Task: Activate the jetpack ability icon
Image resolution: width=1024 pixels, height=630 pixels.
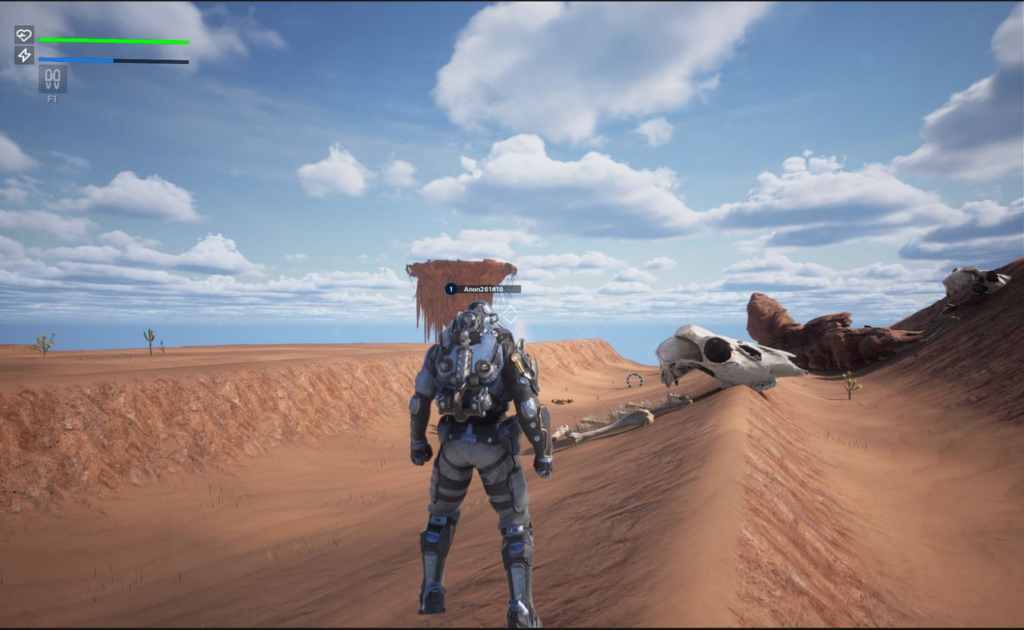Action: [52, 79]
